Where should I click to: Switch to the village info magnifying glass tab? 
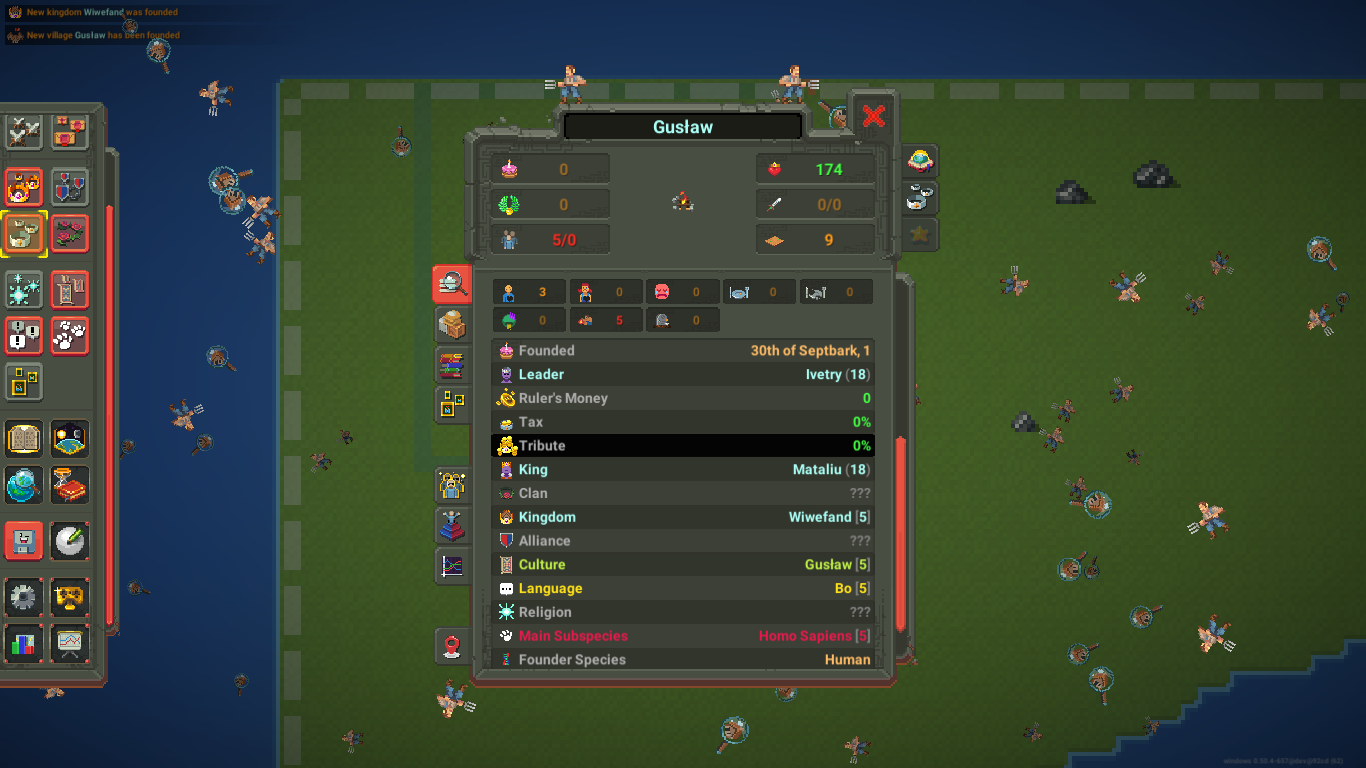pyautogui.click(x=452, y=283)
